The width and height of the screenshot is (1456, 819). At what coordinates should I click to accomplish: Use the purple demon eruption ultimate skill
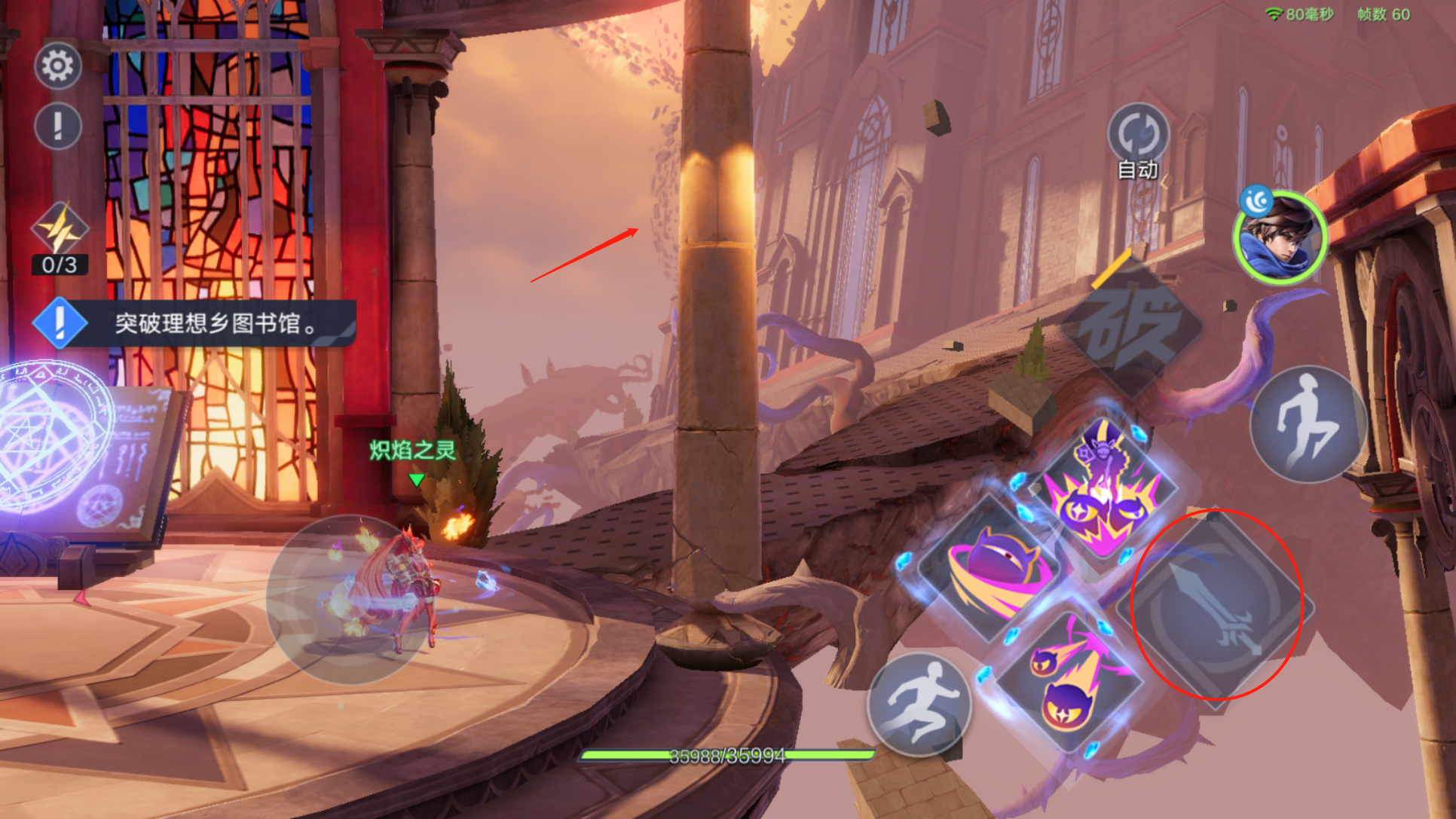pos(1103,488)
